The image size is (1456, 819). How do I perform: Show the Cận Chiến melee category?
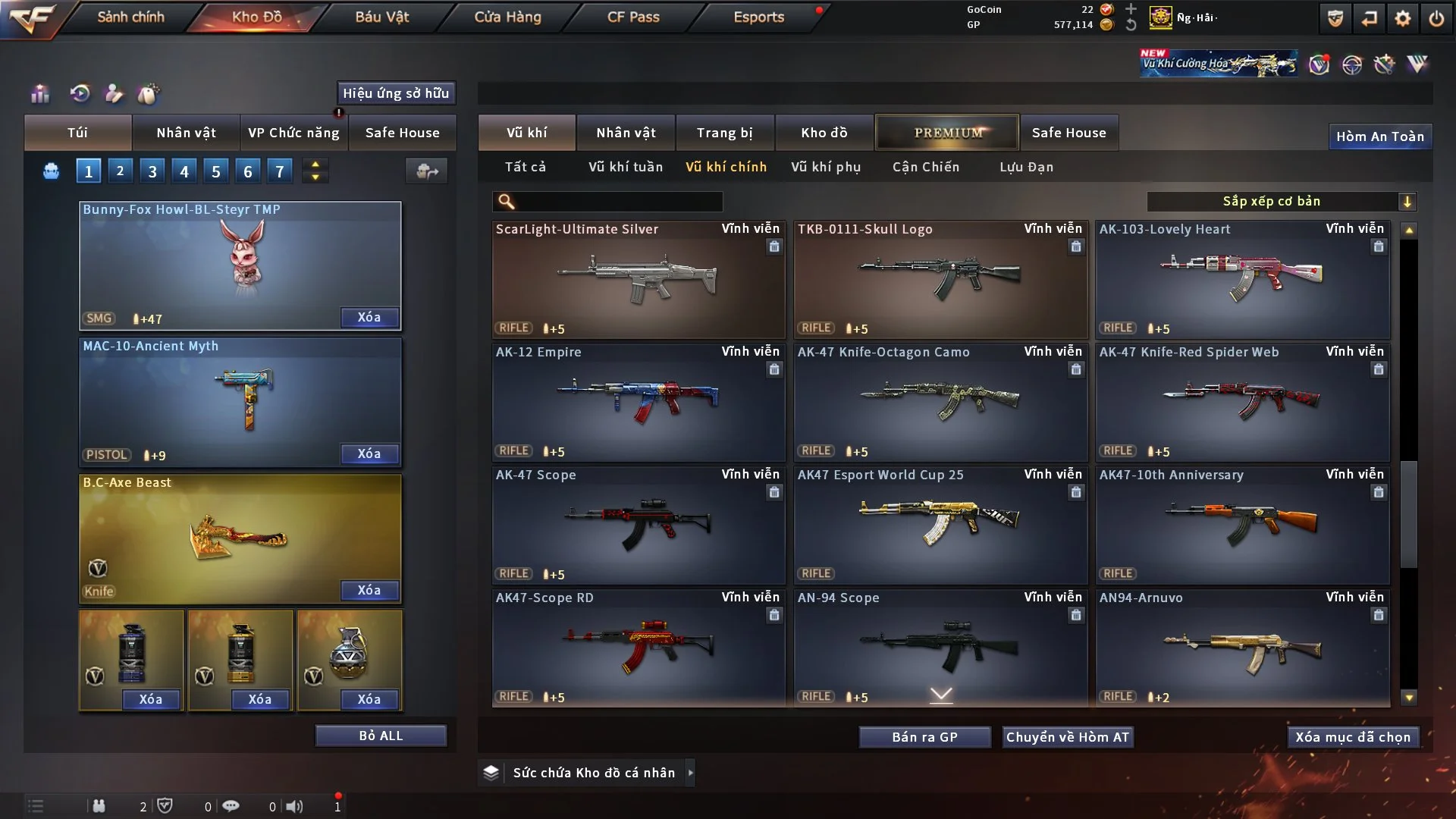pyautogui.click(x=925, y=167)
